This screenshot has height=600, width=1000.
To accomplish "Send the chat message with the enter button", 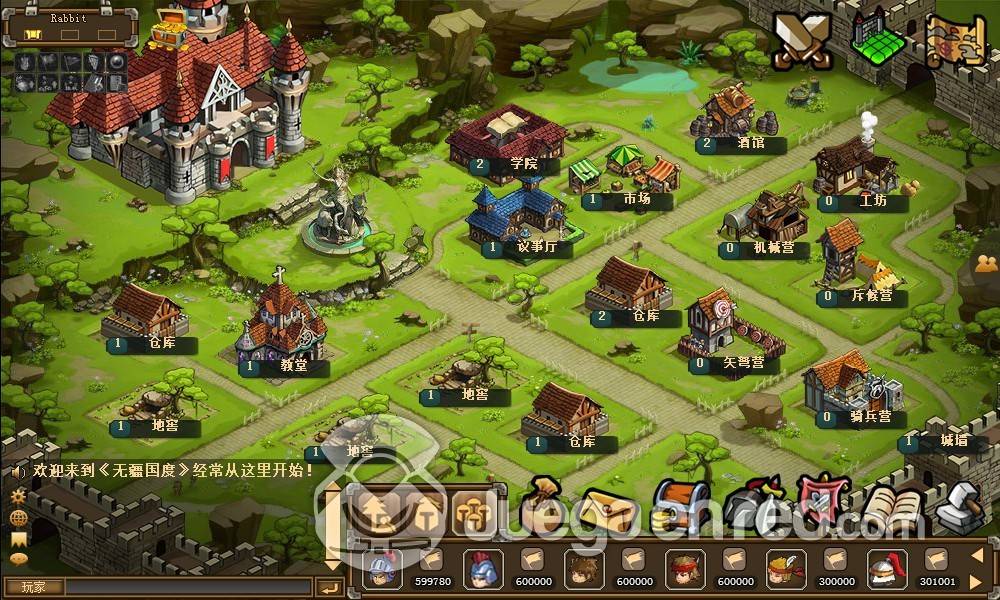I will click(330, 587).
